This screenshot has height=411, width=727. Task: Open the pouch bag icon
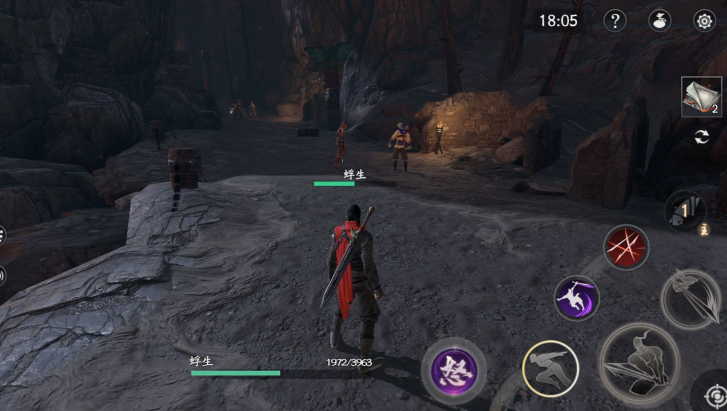click(661, 21)
